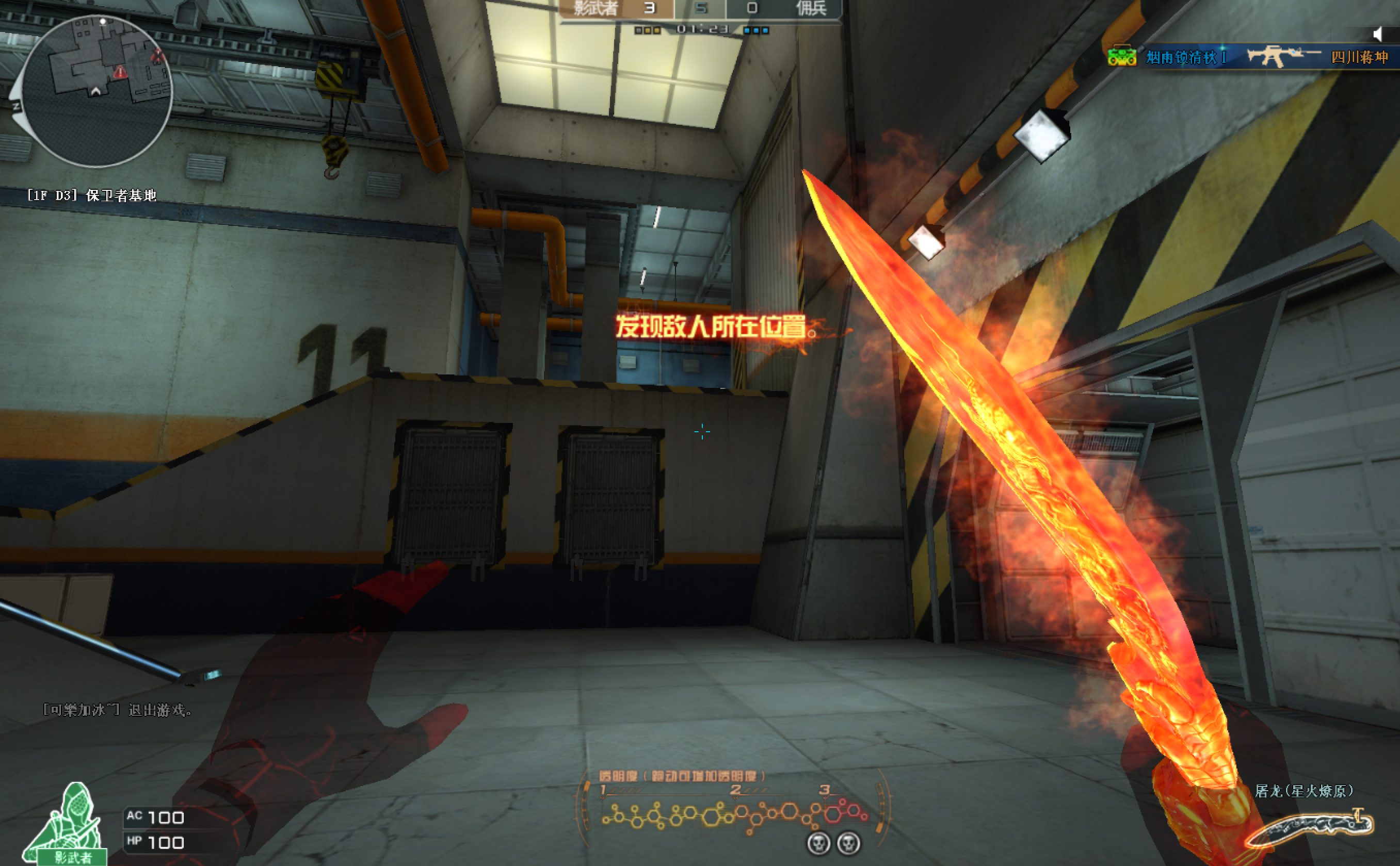The image size is (1400, 866).
Task: Click the green tank badge beside 烟雨锁清秋
Action: (x=1121, y=57)
